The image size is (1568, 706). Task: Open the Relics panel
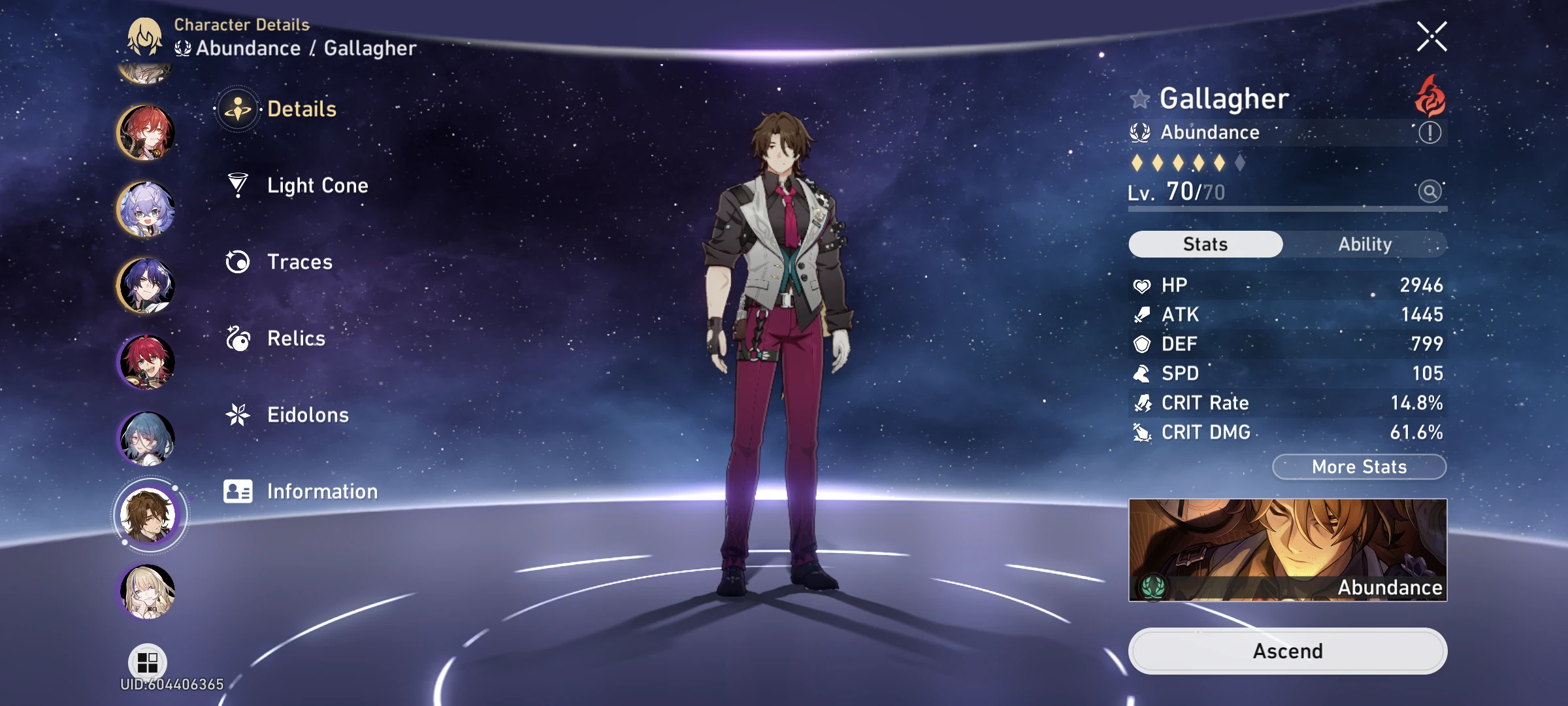(295, 339)
